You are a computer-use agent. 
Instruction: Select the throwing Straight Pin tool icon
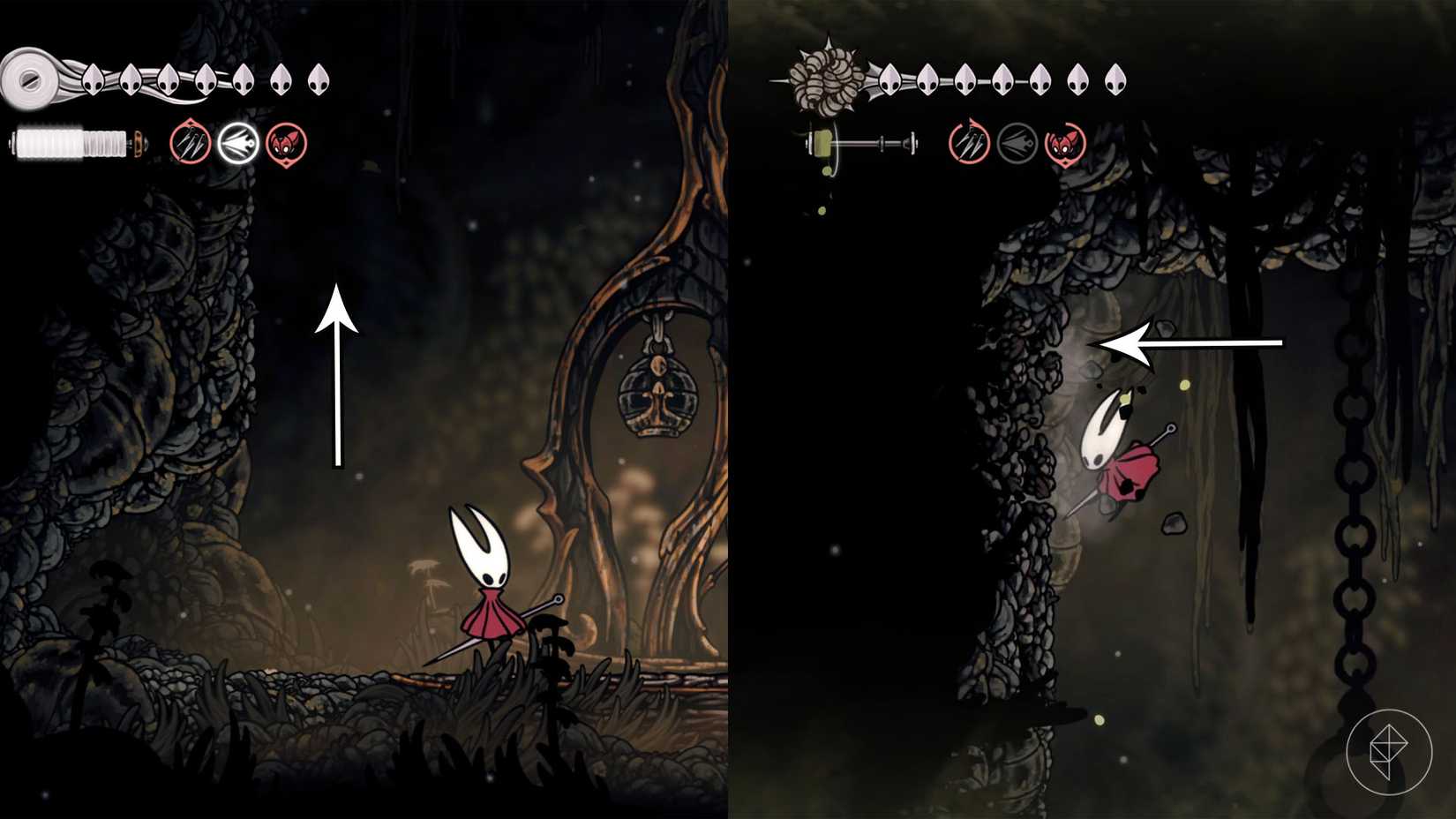[x=188, y=144]
